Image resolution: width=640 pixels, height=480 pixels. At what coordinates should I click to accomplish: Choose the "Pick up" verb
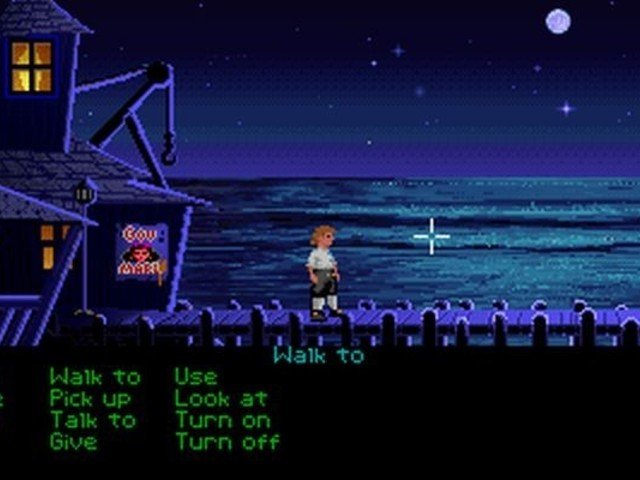pyautogui.click(x=92, y=398)
